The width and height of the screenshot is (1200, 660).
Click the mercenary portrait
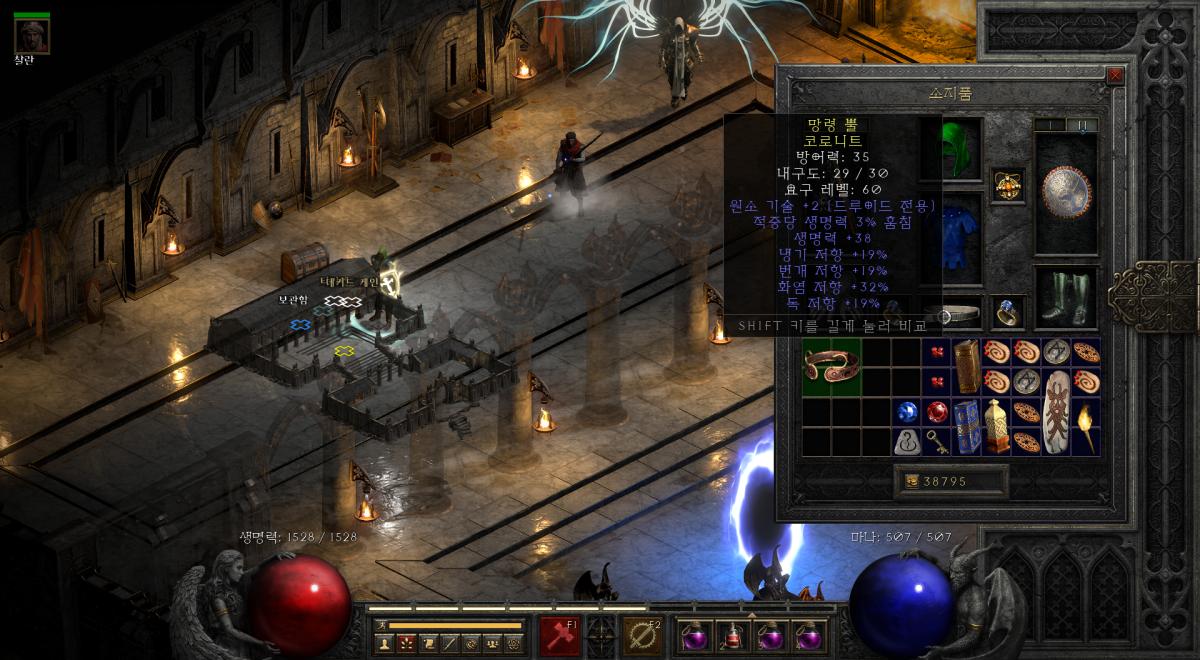[32, 37]
